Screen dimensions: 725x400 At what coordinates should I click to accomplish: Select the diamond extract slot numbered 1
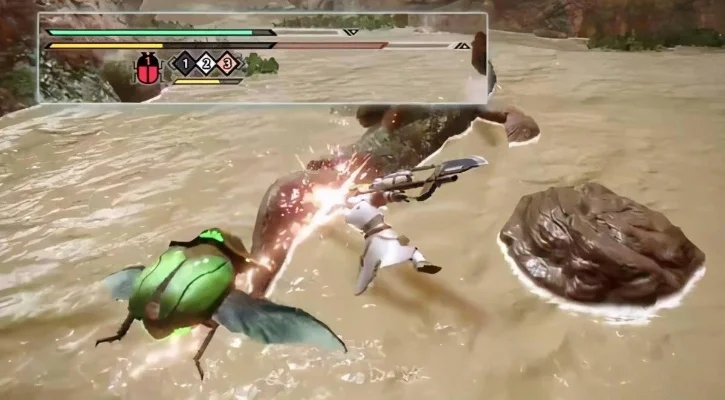(185, 65)
